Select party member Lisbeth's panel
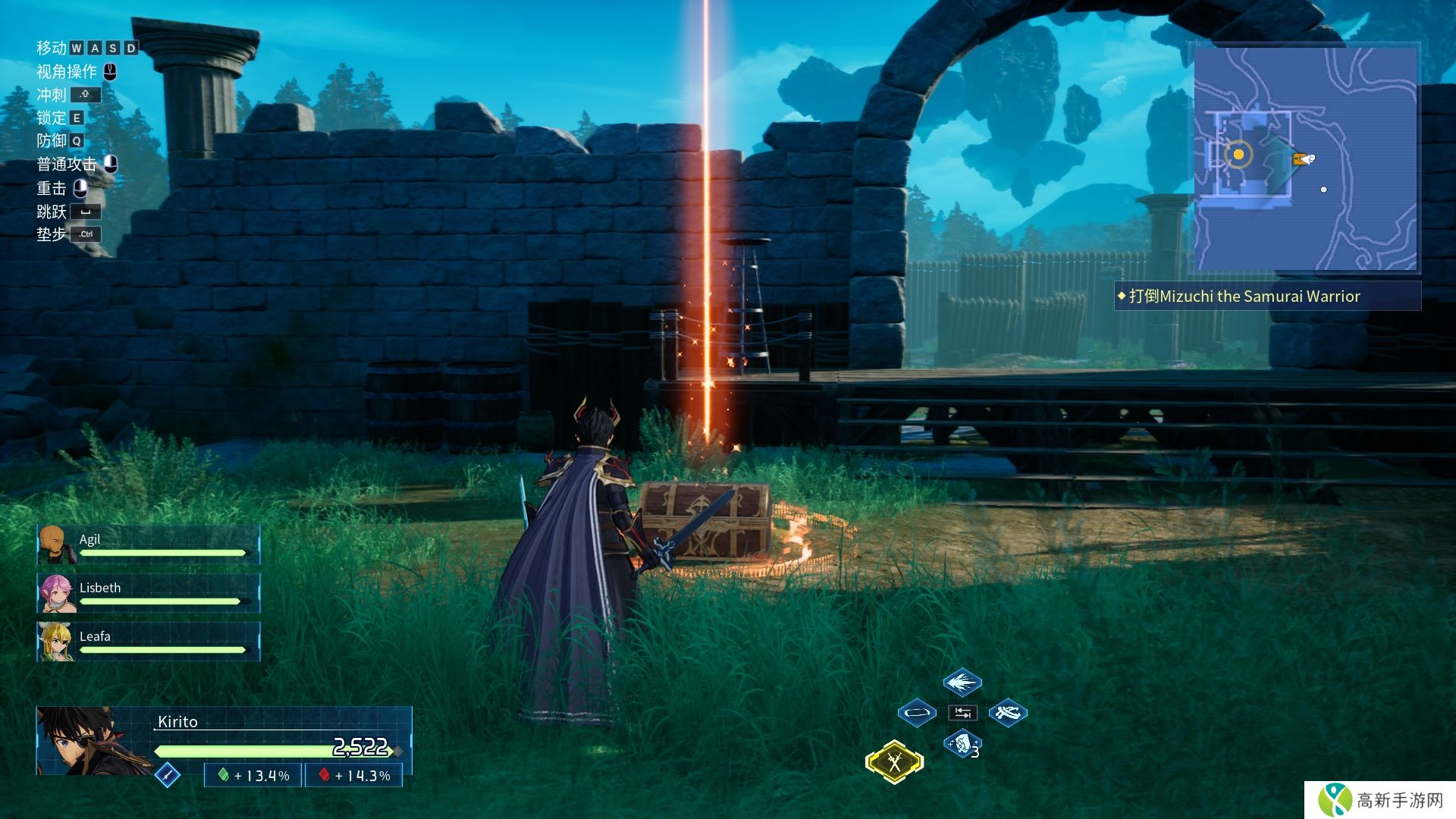Viewport: 1456px width, 819px height. coord(149,593)
